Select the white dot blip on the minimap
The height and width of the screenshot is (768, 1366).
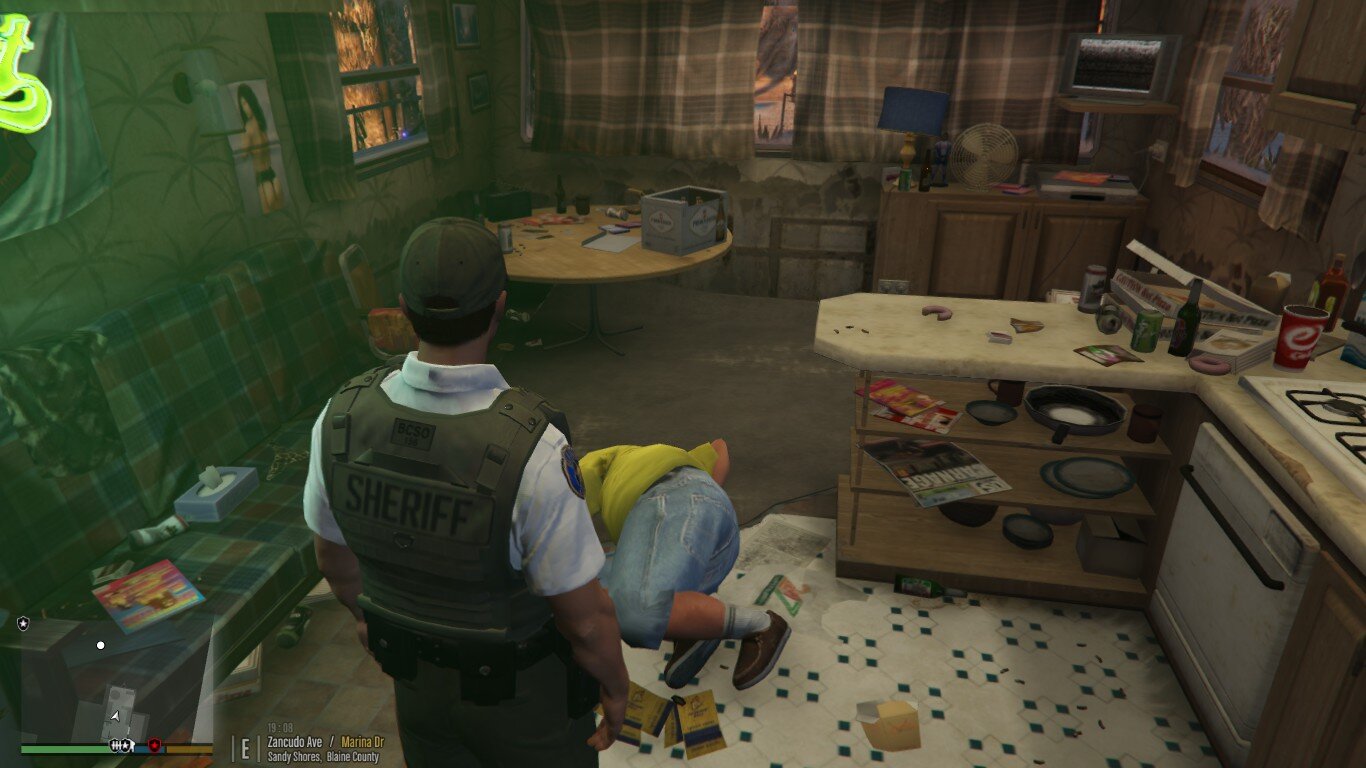pyautogui.click(x=100, y=645)
